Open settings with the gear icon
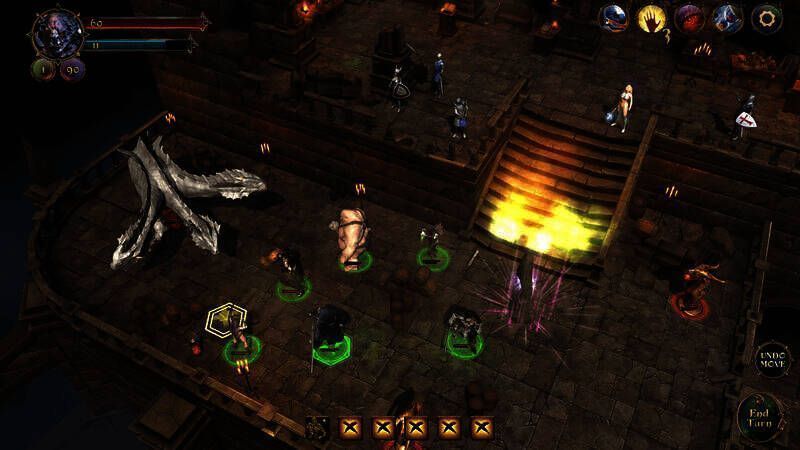800x450 pixels. (768, 18)
